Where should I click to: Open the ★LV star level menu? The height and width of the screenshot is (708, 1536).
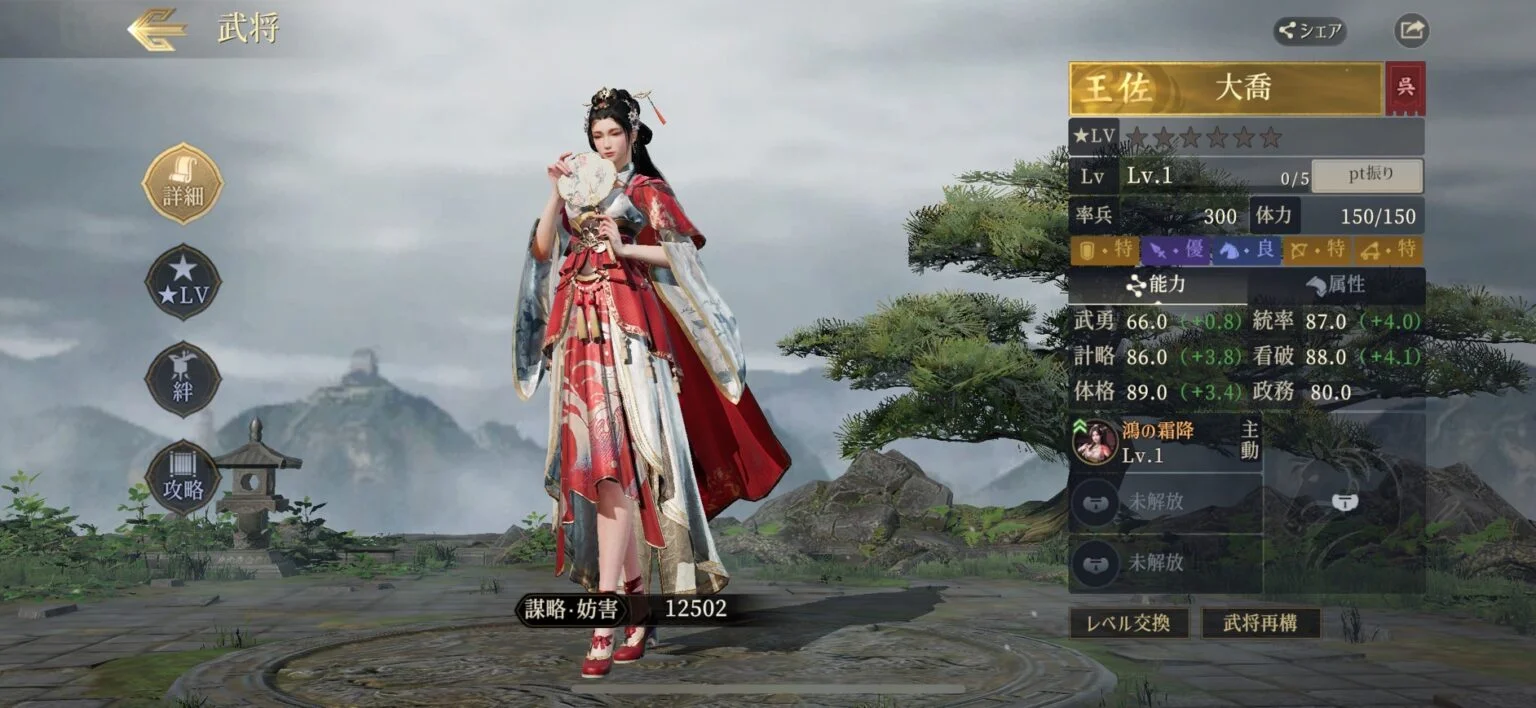point(183,282)
